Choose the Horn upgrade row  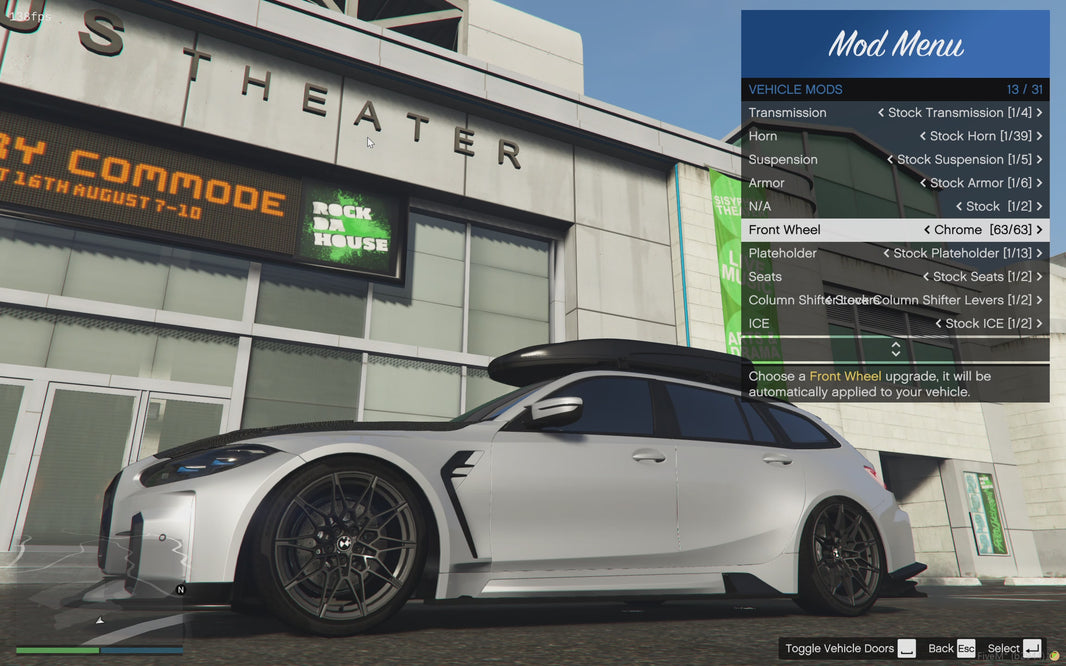coord(895,136)
